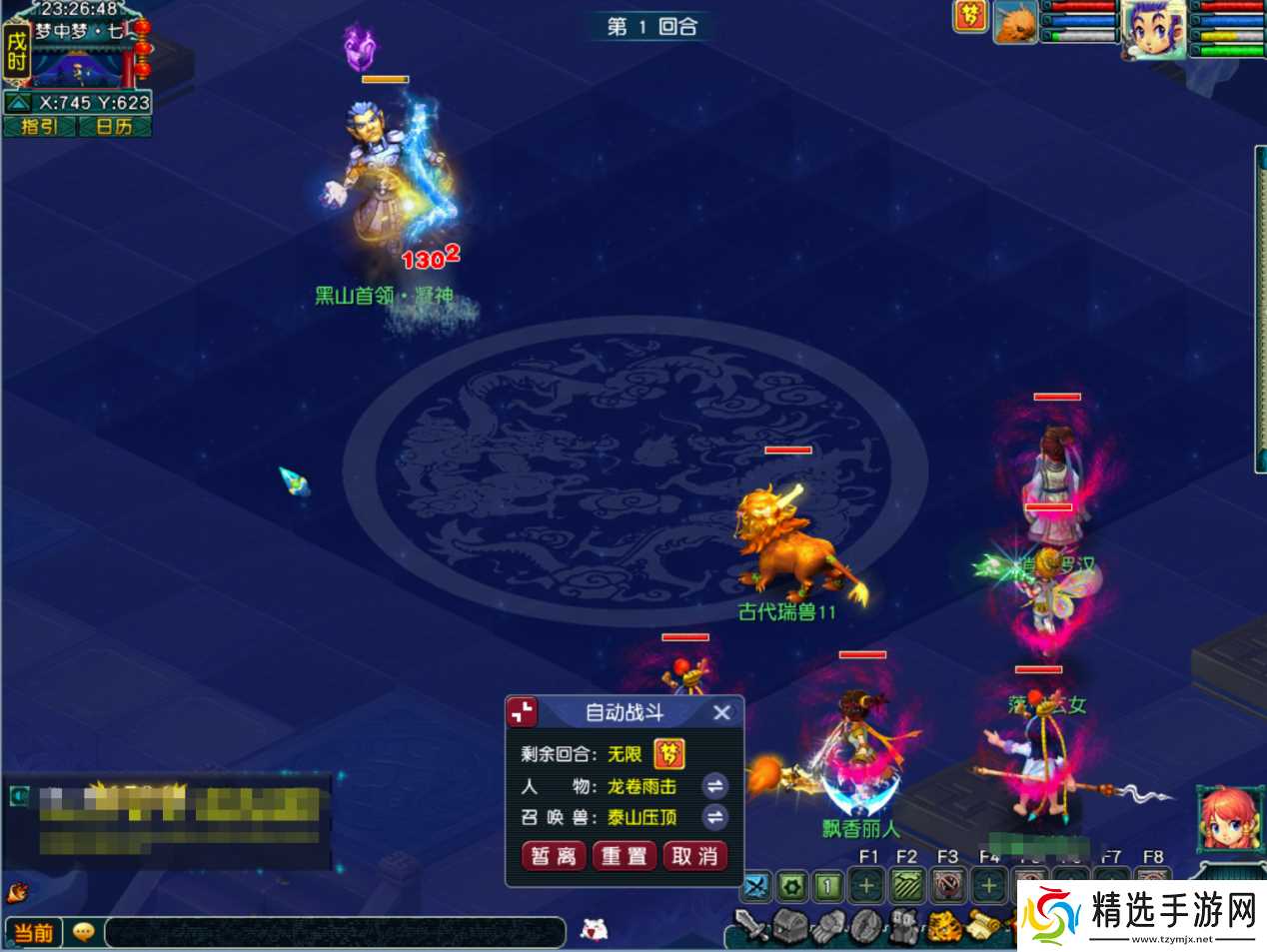Swap the summon skill 泰山压顶
Screen dimensions: 1267x952
tap(714, 817)
